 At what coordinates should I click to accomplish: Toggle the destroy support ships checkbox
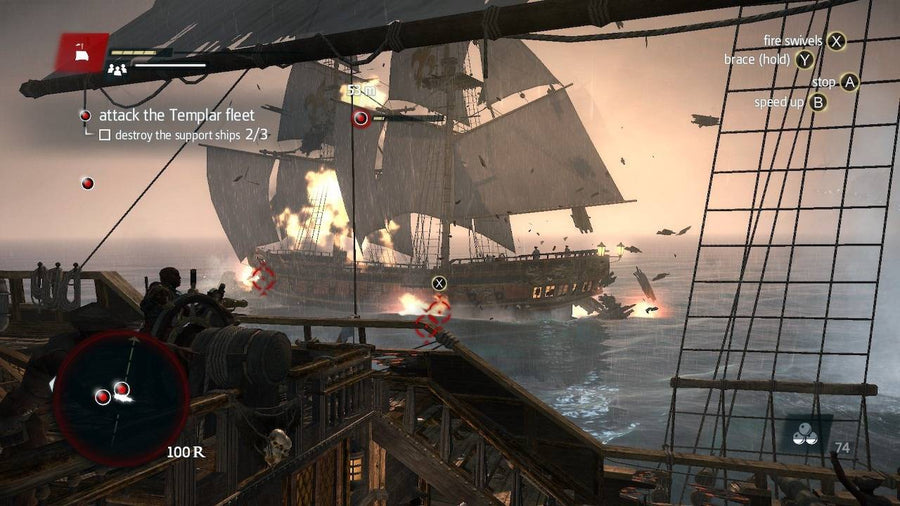104,134
